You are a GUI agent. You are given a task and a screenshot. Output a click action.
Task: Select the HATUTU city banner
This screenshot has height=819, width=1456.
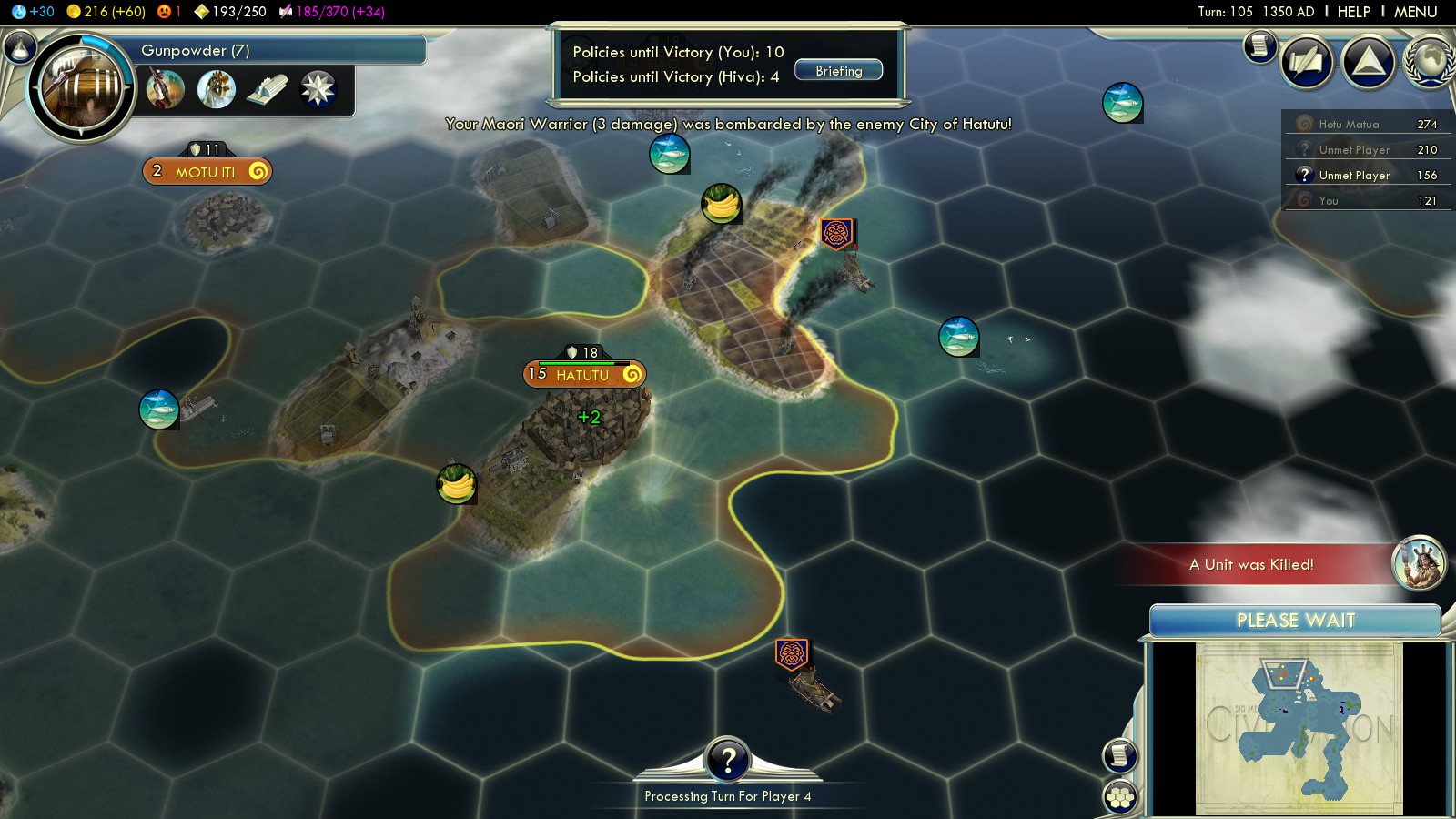click(x=583, y=374)
